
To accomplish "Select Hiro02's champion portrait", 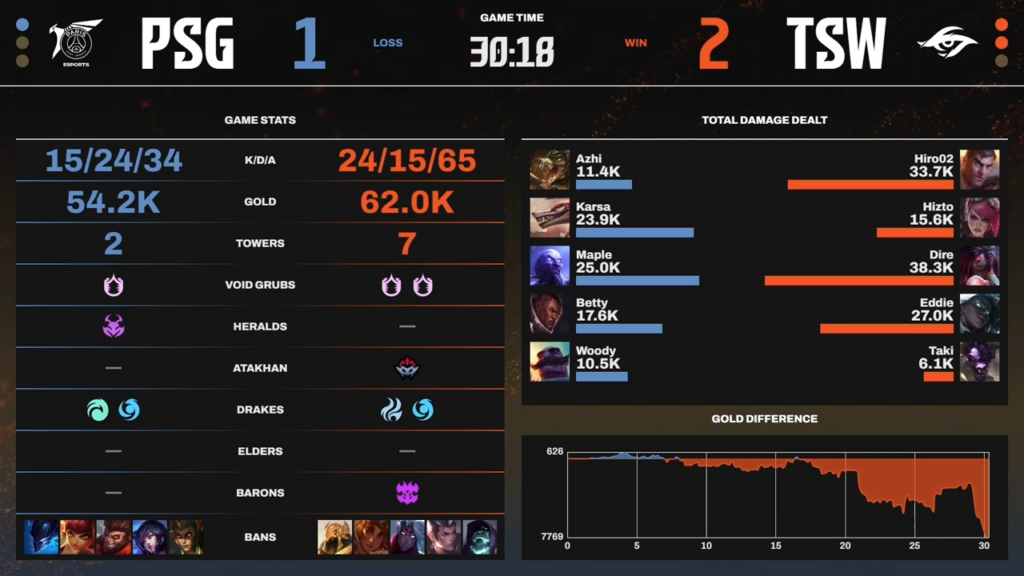I will coord(979,169).
